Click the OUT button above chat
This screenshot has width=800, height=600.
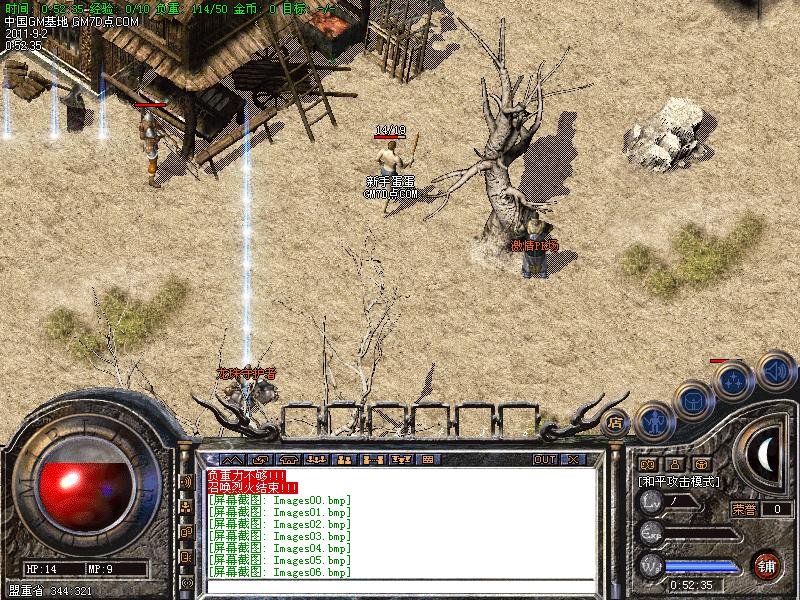544,459
